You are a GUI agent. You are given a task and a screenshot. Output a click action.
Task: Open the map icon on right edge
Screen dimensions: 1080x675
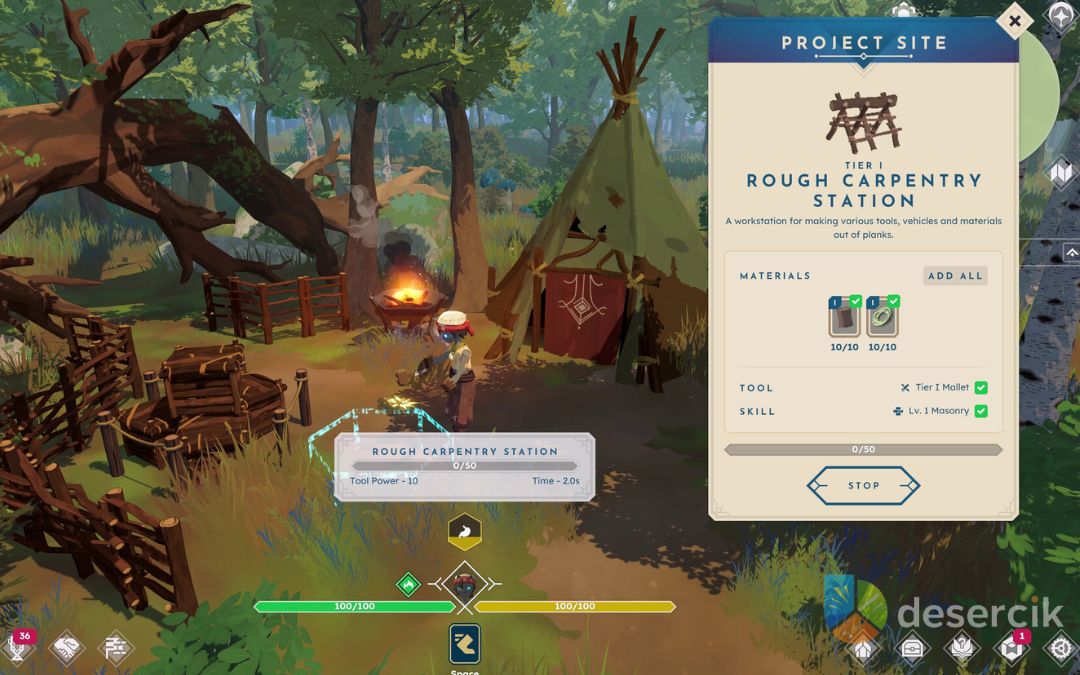pos(1061,173)
